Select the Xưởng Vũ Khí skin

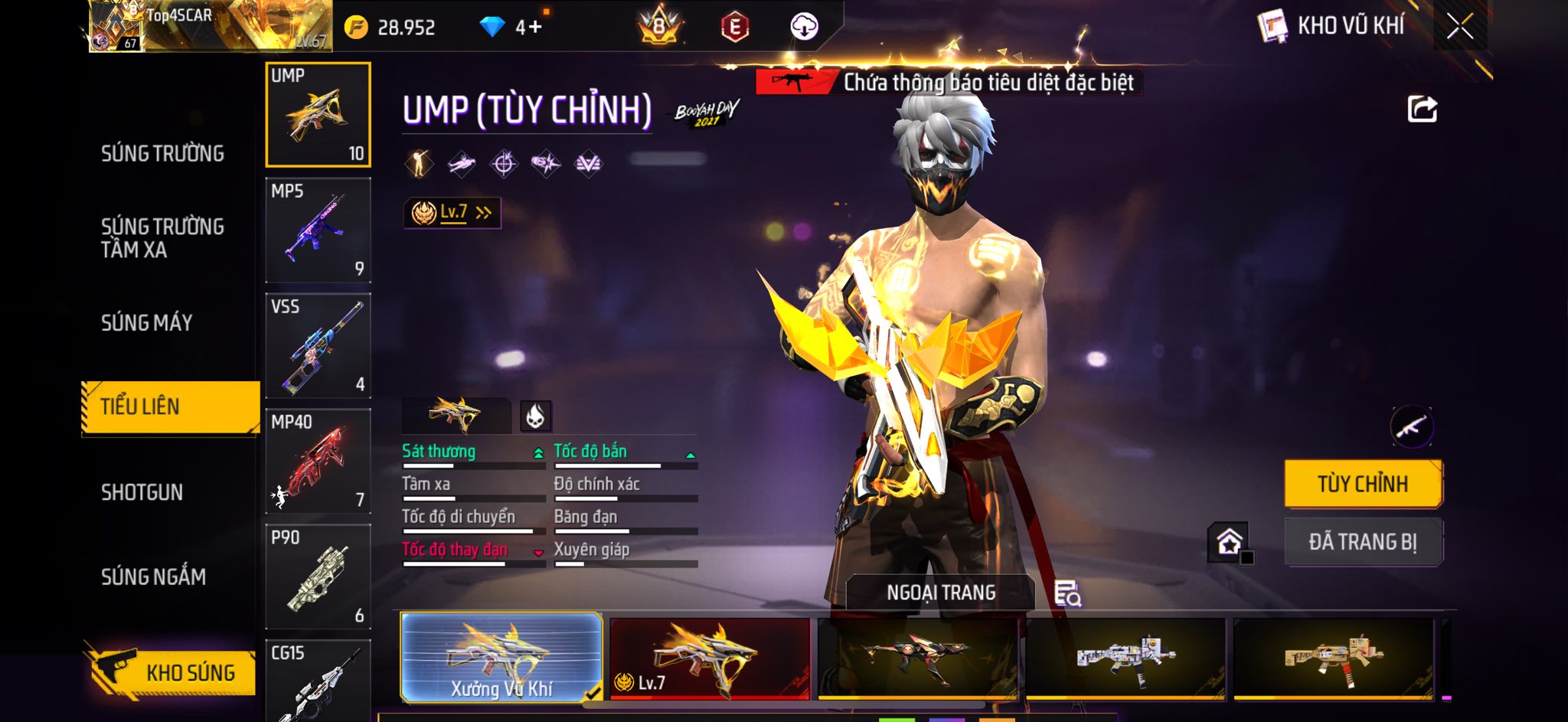tap(501, 658)
